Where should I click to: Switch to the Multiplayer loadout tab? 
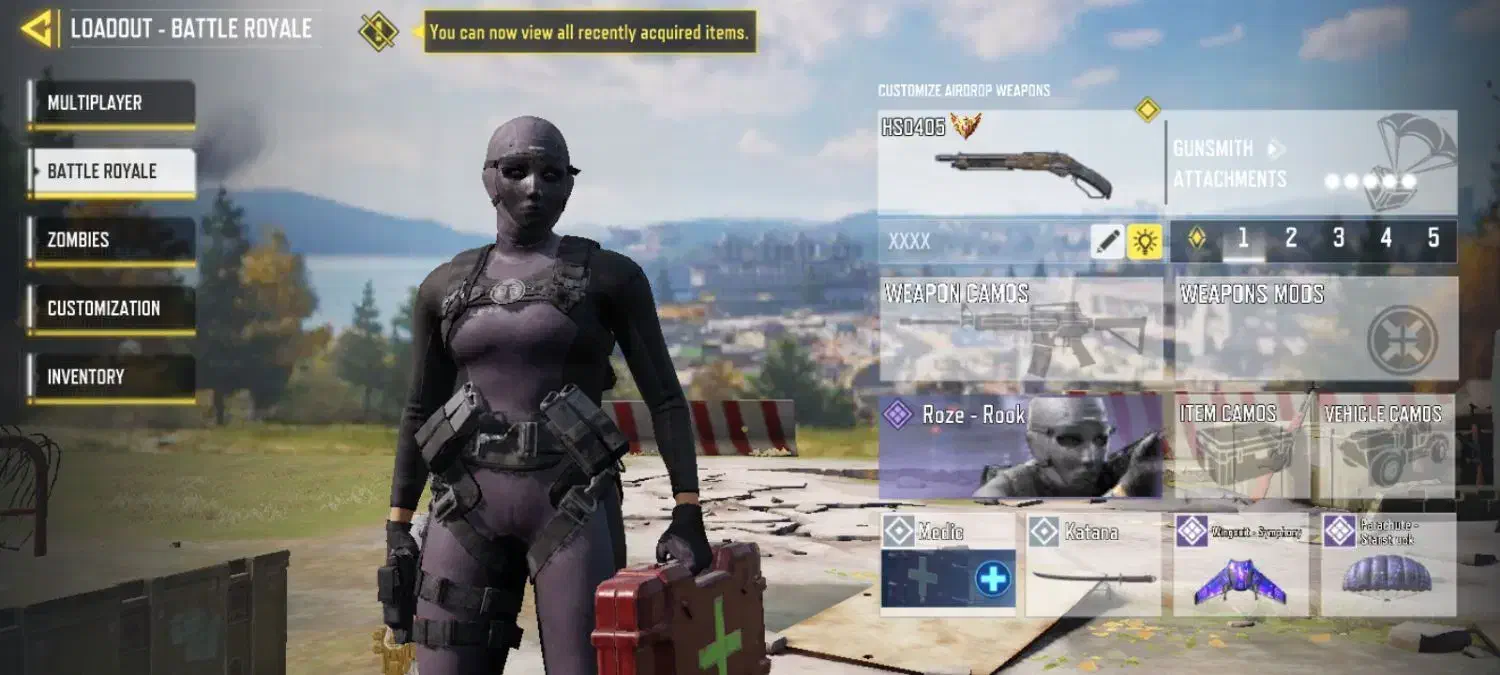click(111, 104)
